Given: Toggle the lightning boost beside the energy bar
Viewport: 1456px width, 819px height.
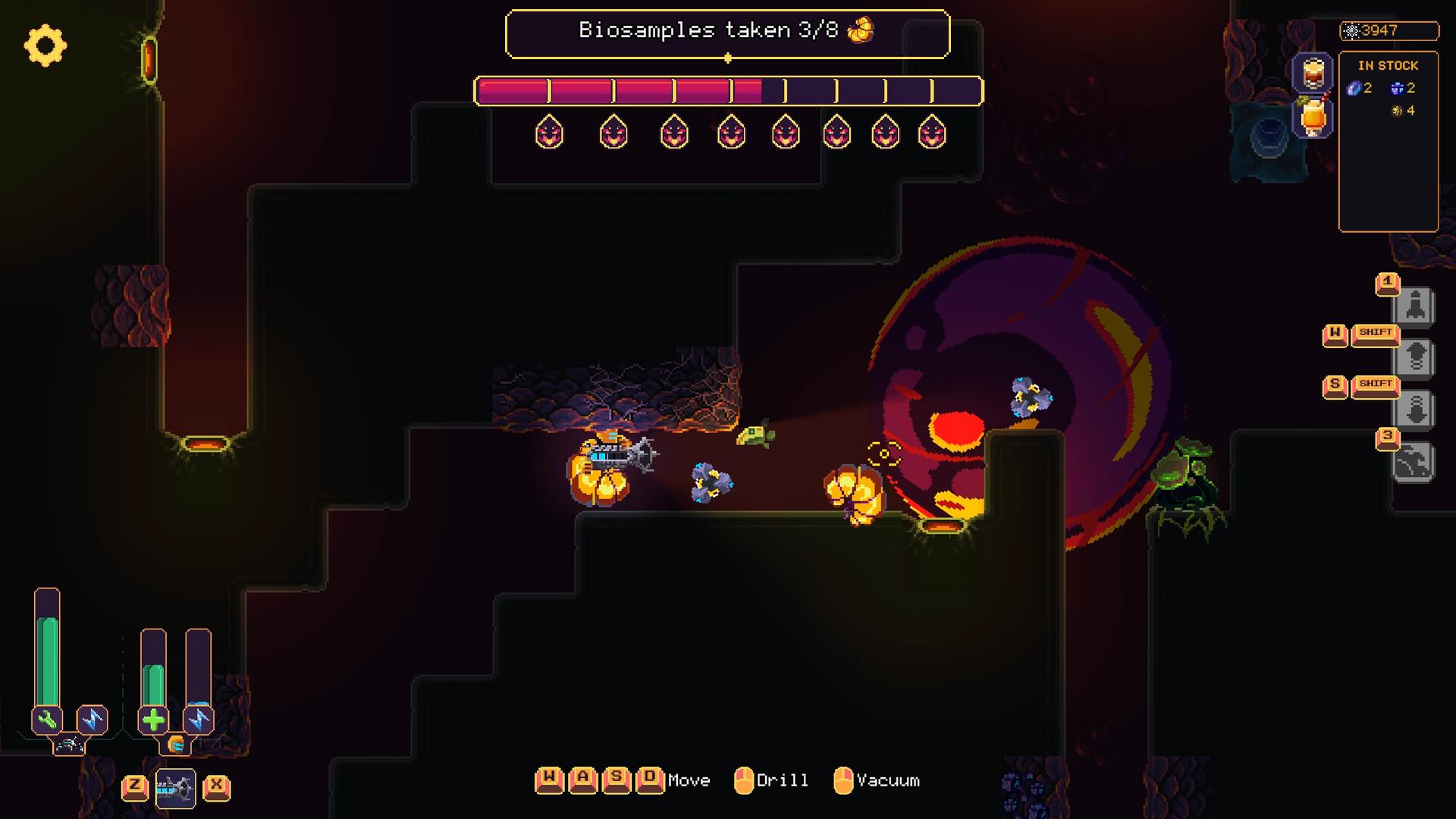Looking at the screenshot, I should (x=199, y=720).
